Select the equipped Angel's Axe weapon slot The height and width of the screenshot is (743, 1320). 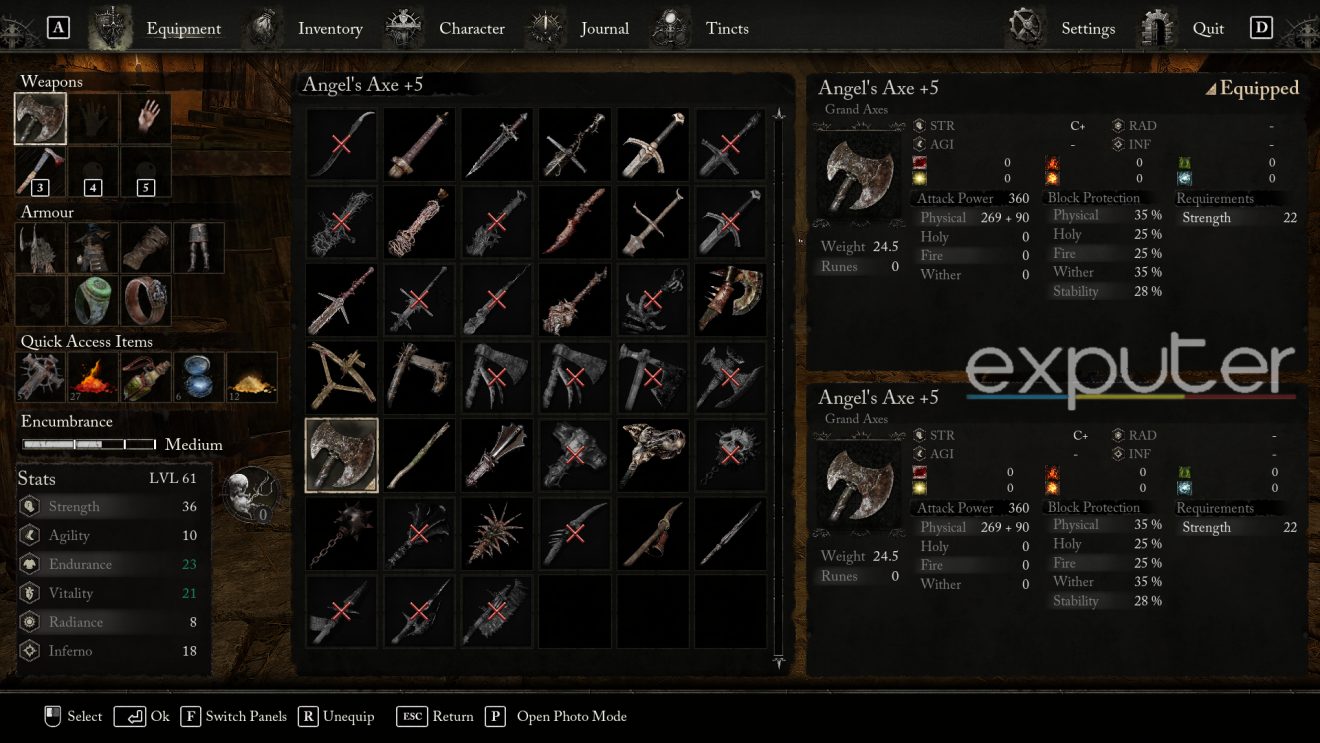tap(40, 118)
